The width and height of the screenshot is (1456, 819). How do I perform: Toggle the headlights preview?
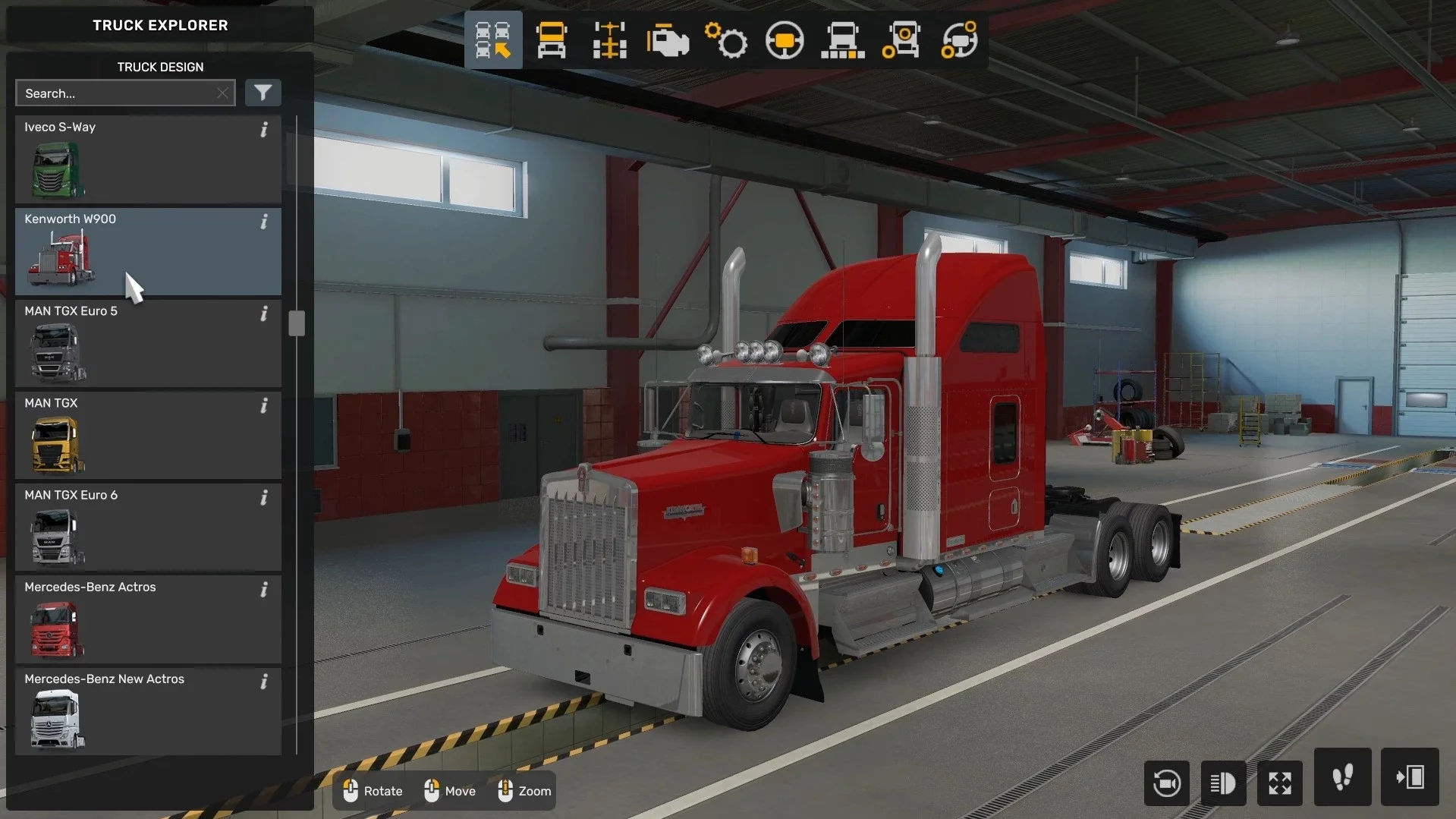(1223, 783)
